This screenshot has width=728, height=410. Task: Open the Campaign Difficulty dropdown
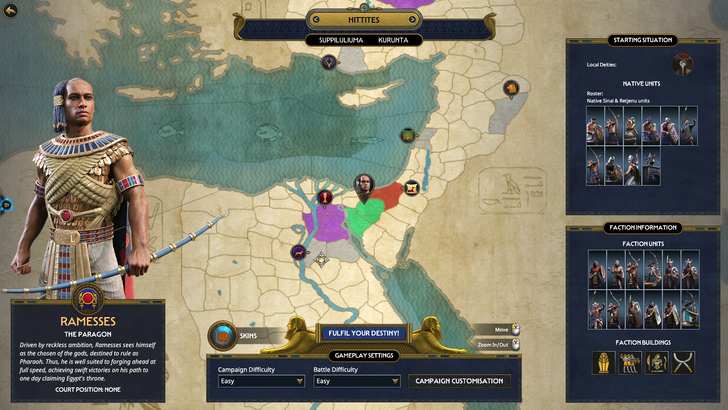click(261, 381)
